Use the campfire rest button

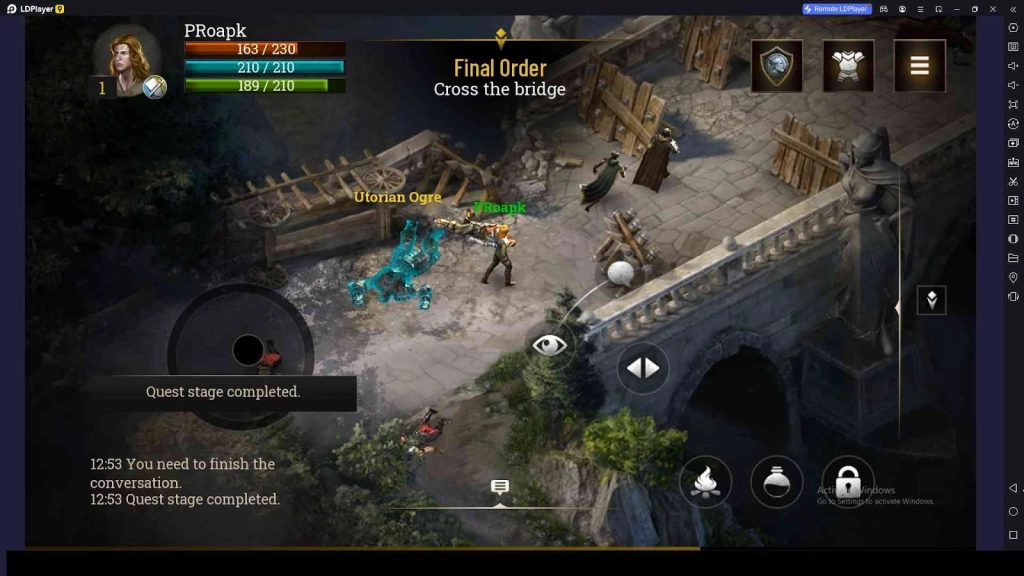click(x=705, y=481)
